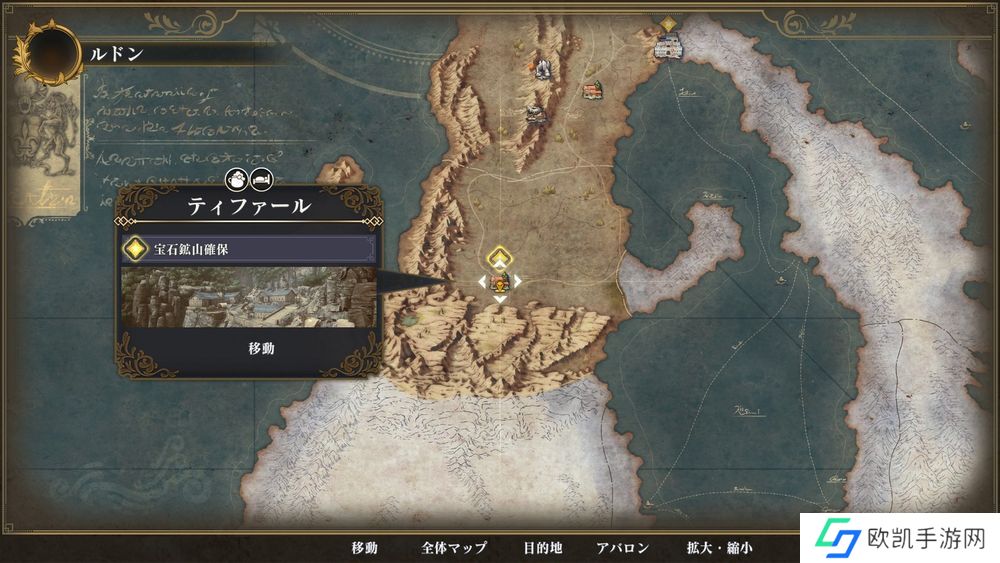
Task: Click 移動 inside the ティファール popup
Action: (261, 348)
